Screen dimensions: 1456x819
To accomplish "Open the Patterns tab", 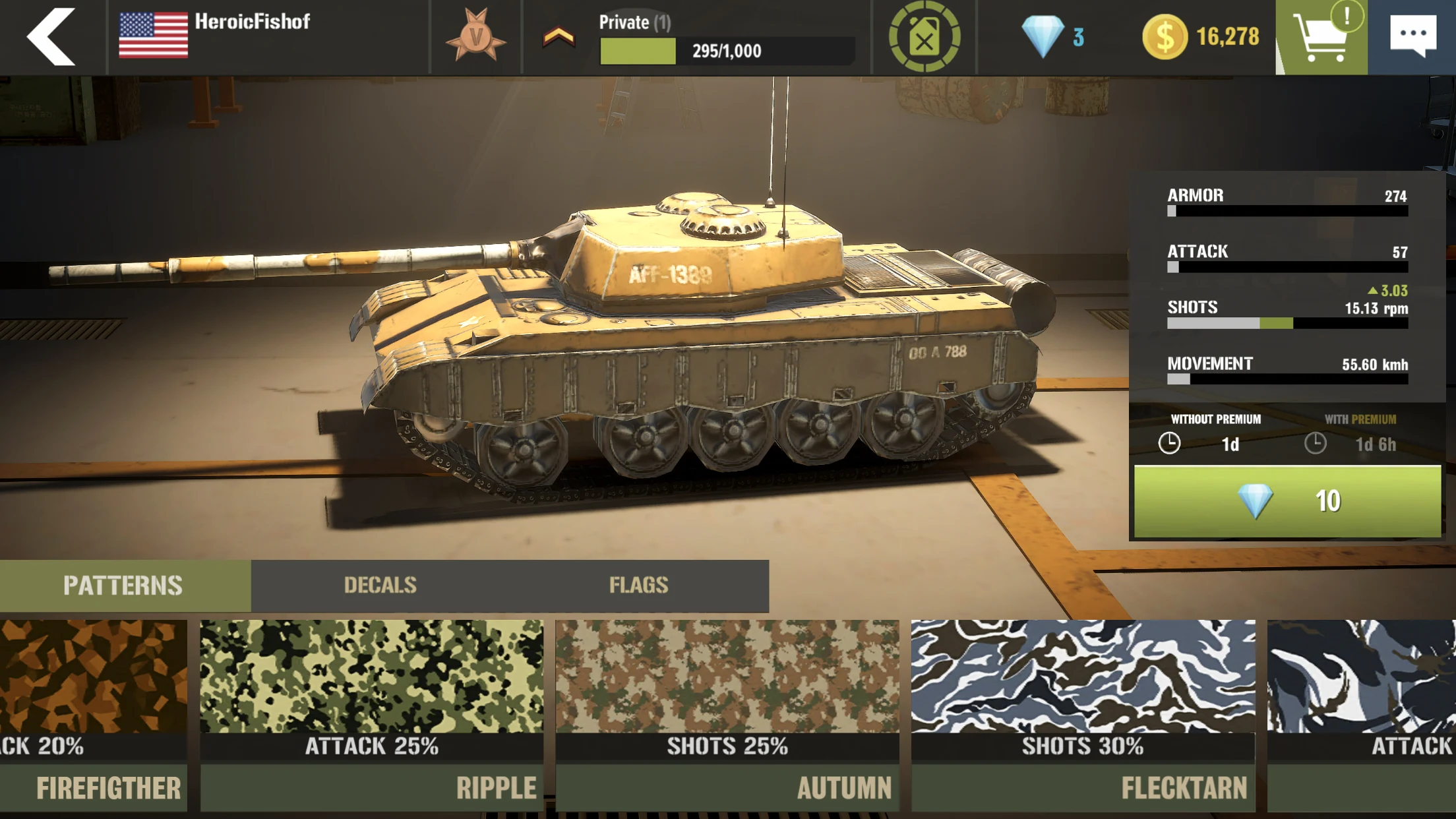I will [123, 584].
